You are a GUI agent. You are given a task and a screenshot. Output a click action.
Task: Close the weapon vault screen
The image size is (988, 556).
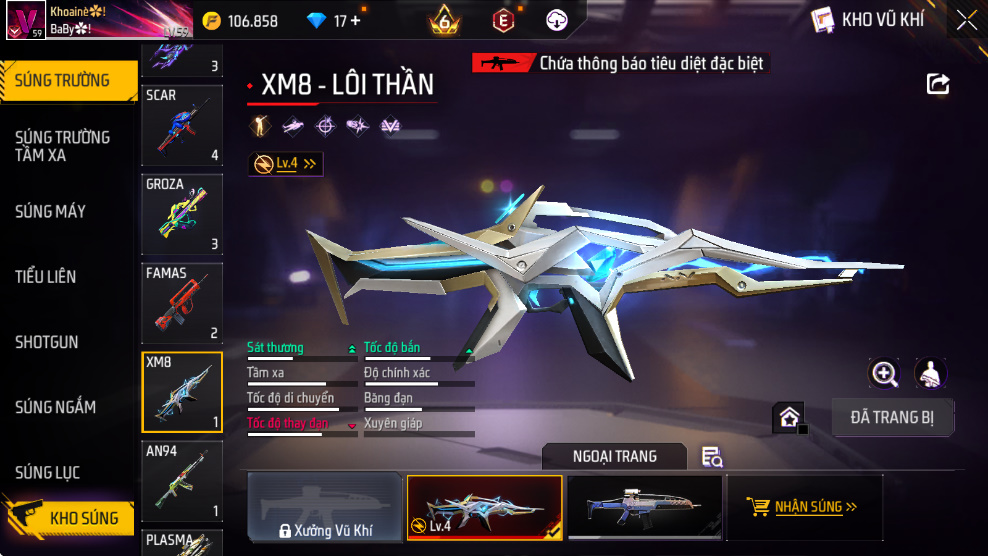point(966,20)
